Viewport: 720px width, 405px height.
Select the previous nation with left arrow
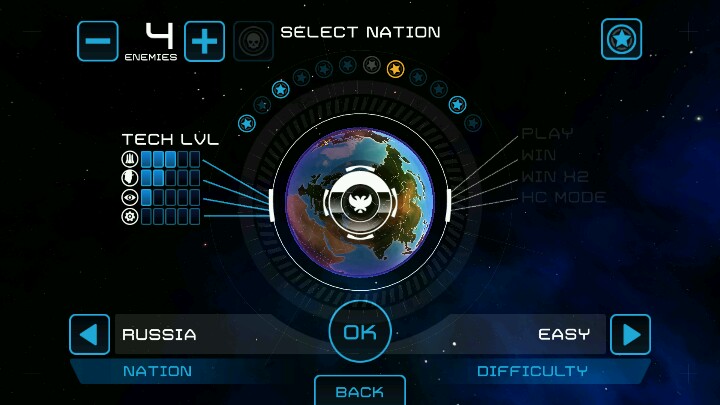point(89,334)
